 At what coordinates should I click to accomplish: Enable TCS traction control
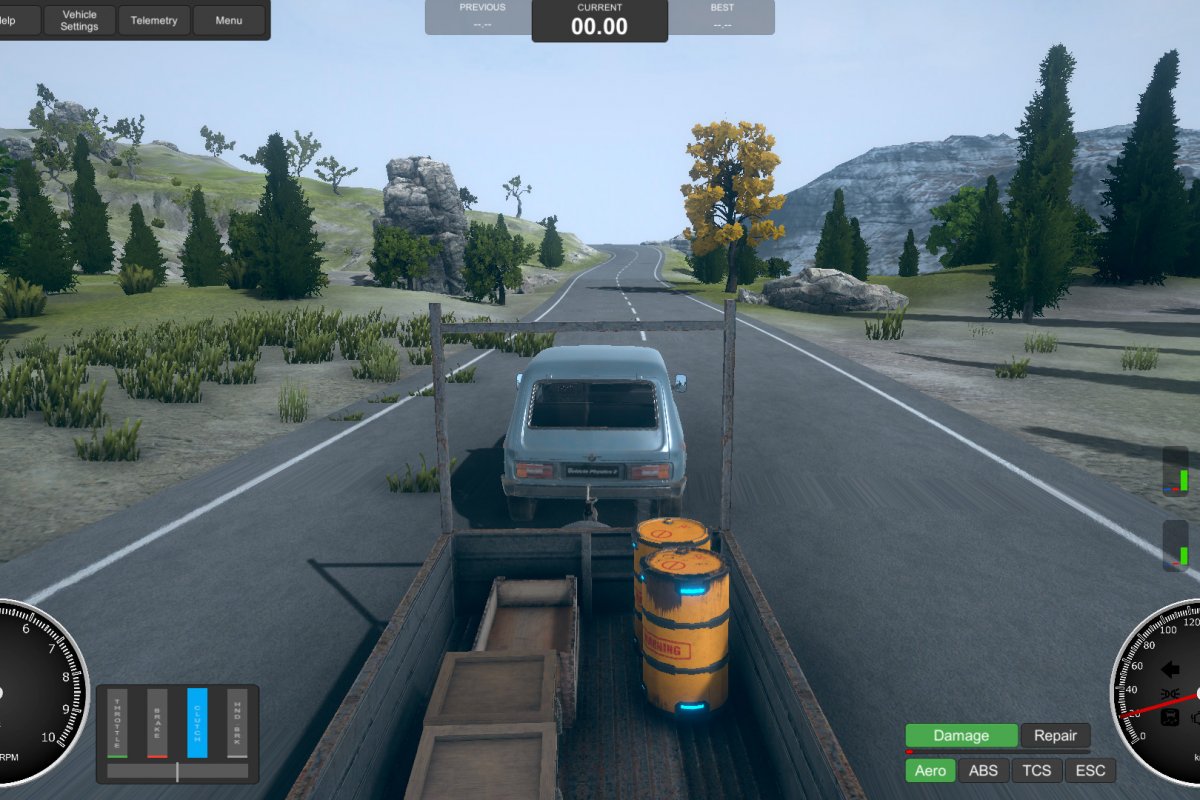click(1036, 770)
